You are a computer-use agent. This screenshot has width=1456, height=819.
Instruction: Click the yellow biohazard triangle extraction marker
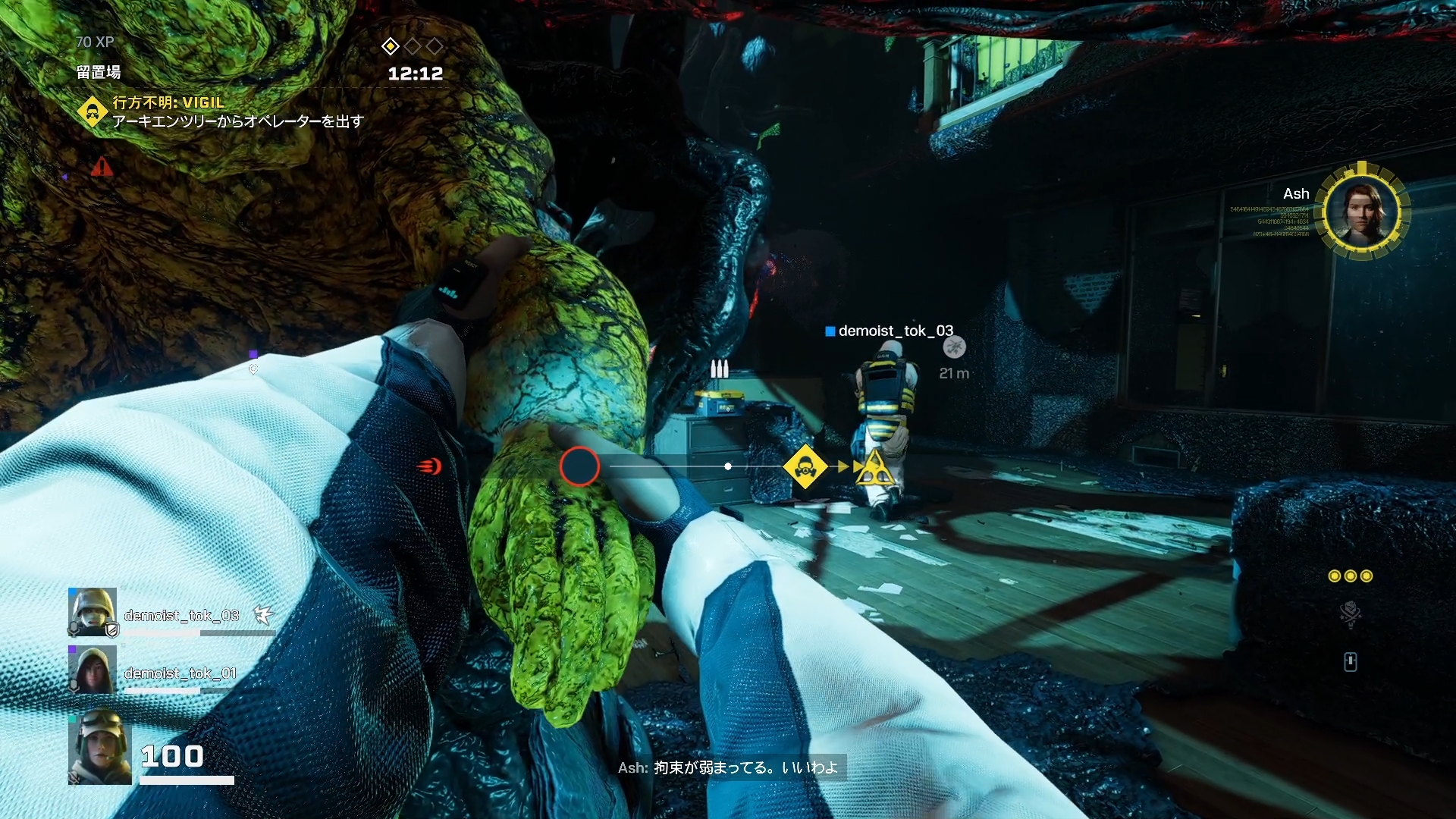pyautogui.click(x=874, y=469)
